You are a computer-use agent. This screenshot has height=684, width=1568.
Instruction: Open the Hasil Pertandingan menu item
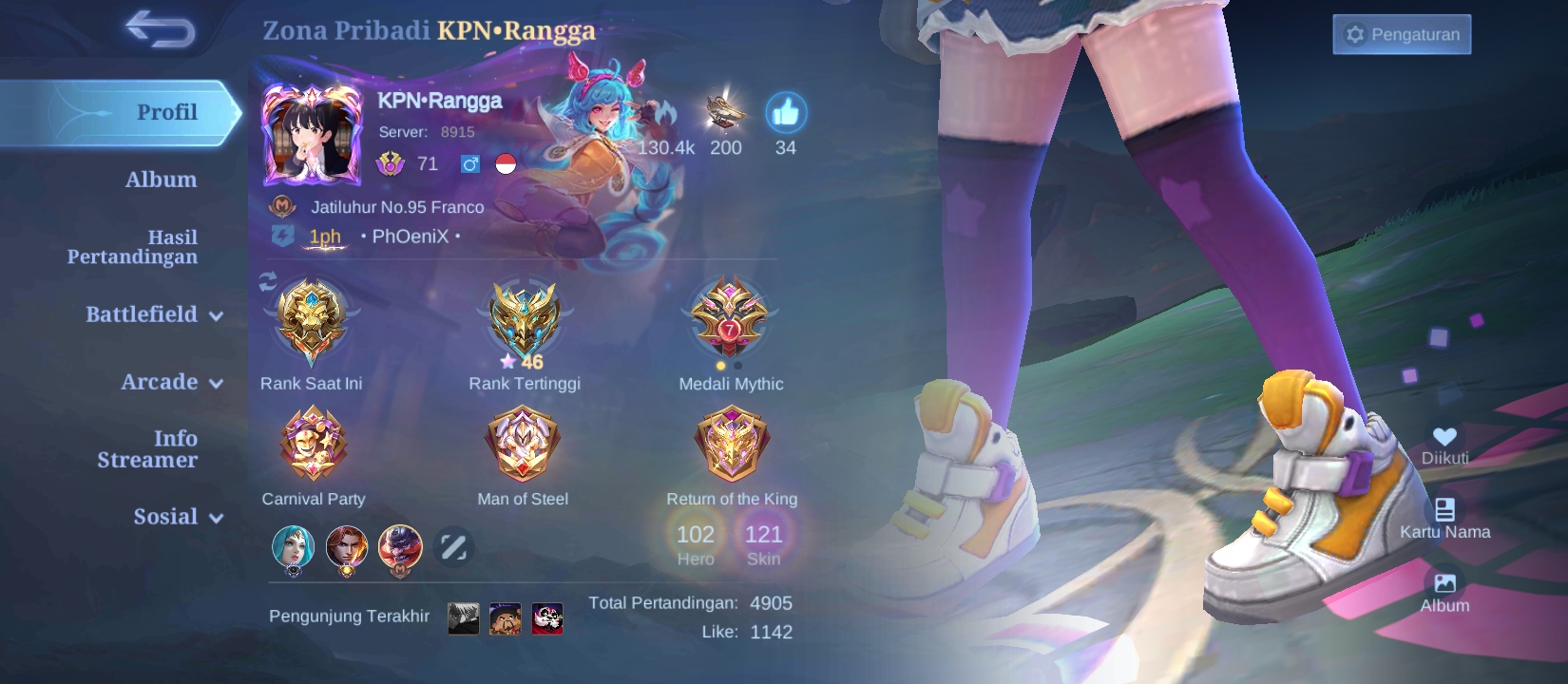point(134,247)
